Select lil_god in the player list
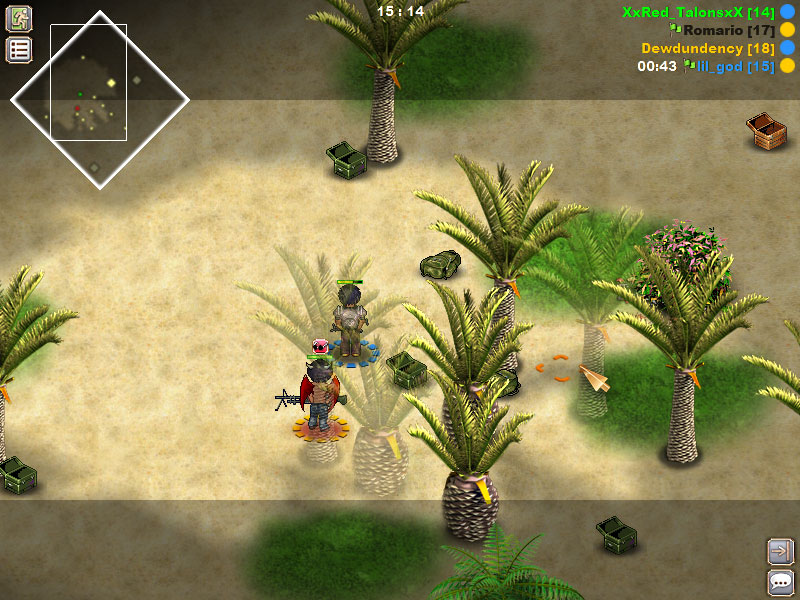The width and height of the screenshot is (800, 600). tap(734, 66)
